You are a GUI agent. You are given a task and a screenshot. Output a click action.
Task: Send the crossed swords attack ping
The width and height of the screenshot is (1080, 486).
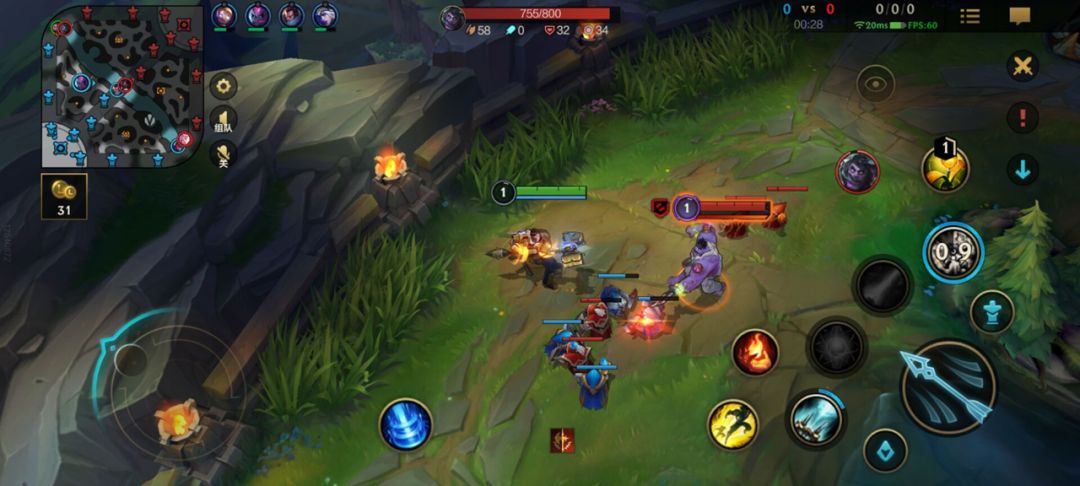tap(1022, 67)
